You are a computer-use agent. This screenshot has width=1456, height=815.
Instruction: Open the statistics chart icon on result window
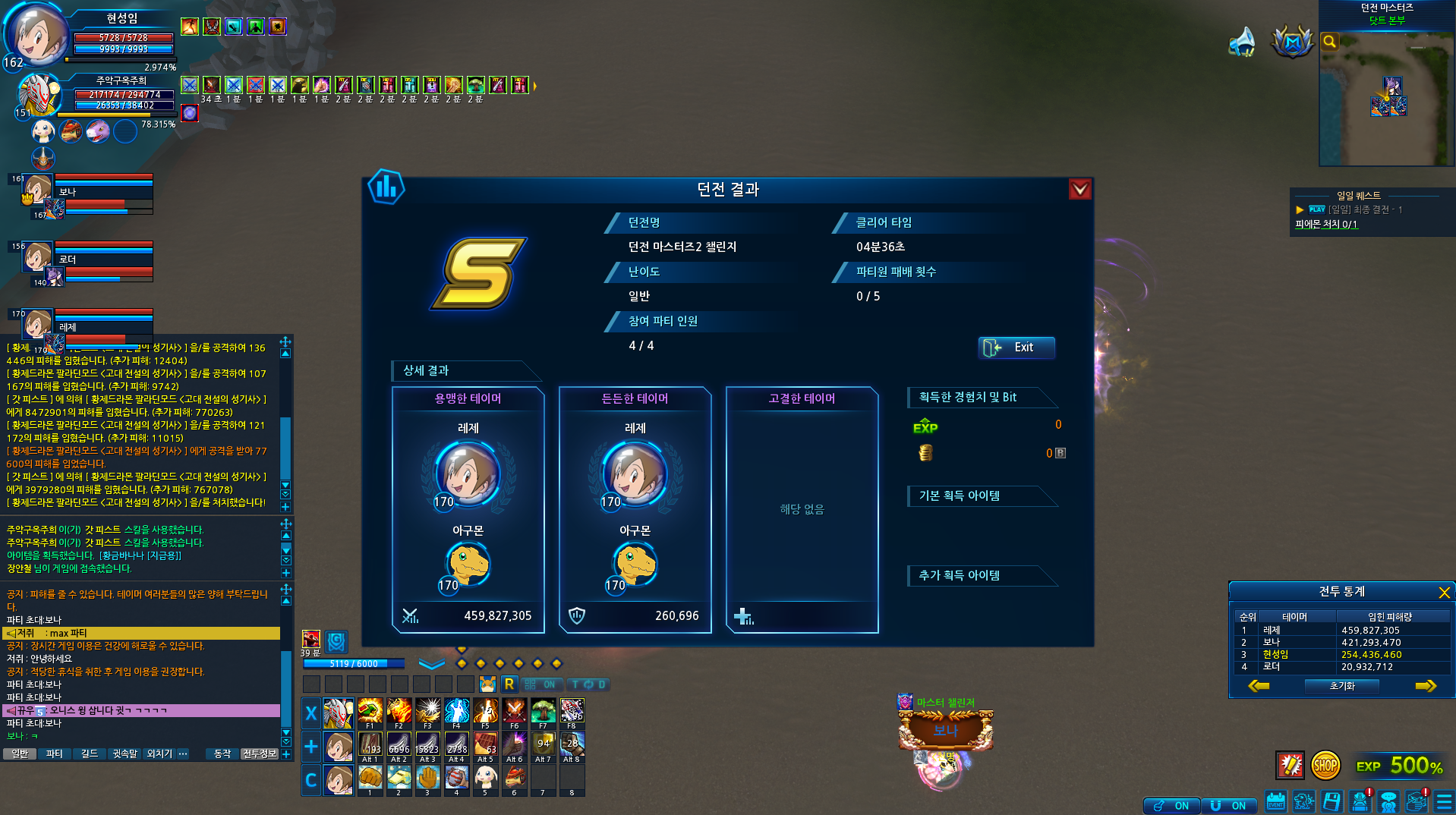pyautogui.click(x=386, y=187)
